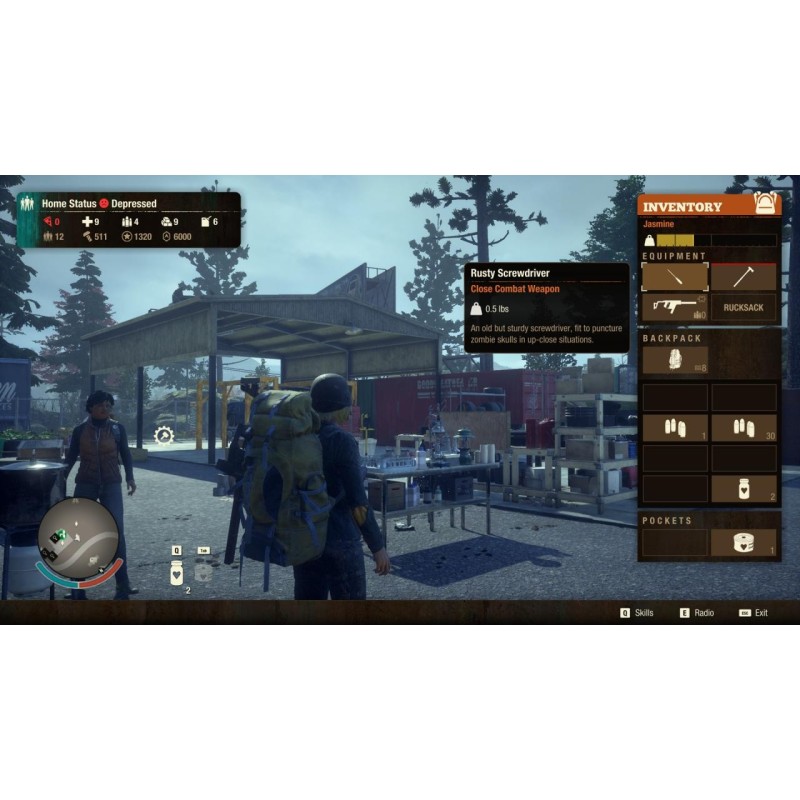This screenshot has width=800, height=800.
Task: Select the pill bottle in the backpack
Action: click(x=743, y=488)
